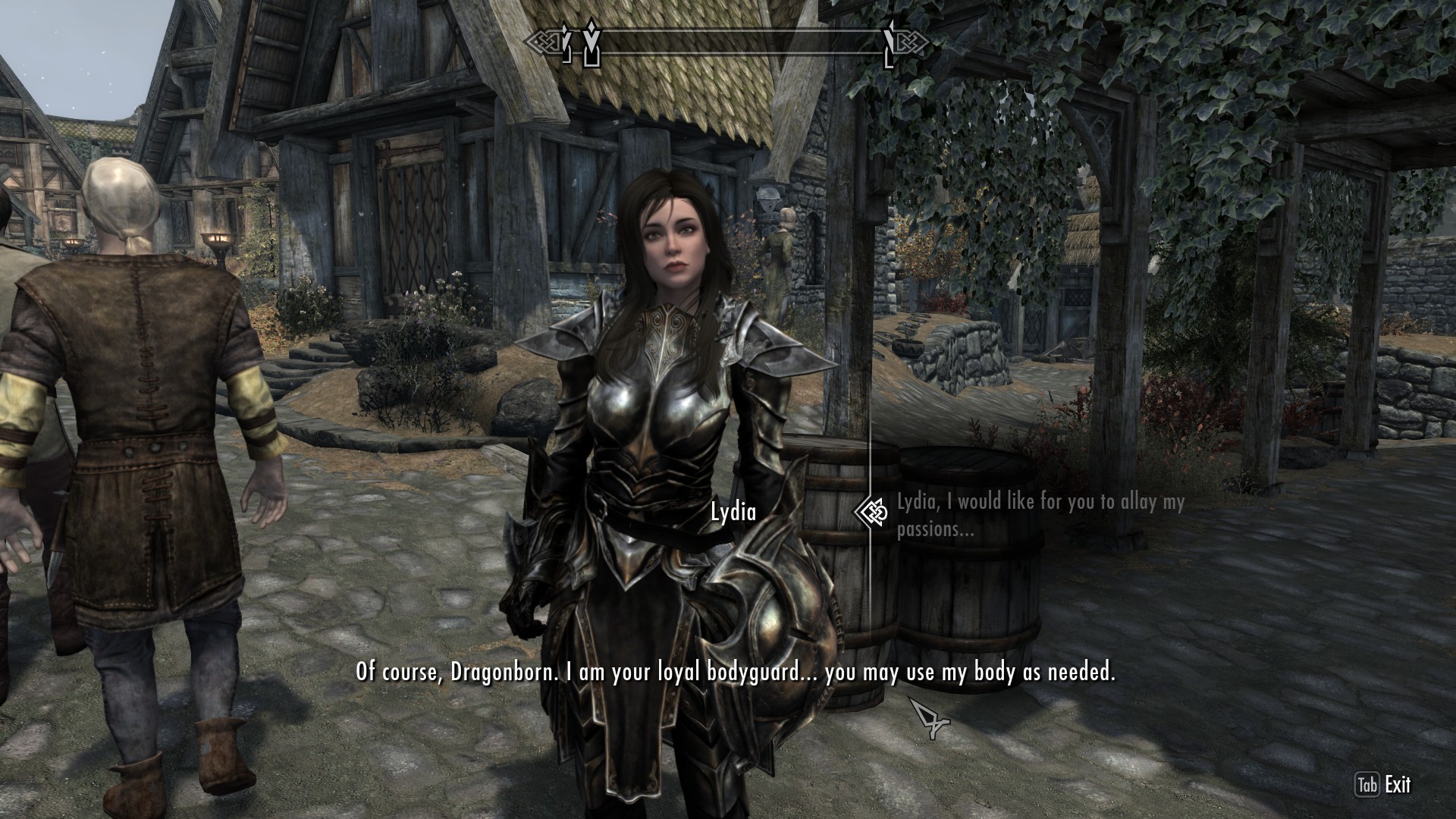The height and width of the screenshot is (819, 1456).
Task: Click the compass bar to check direction
Action: pos(728,42)
